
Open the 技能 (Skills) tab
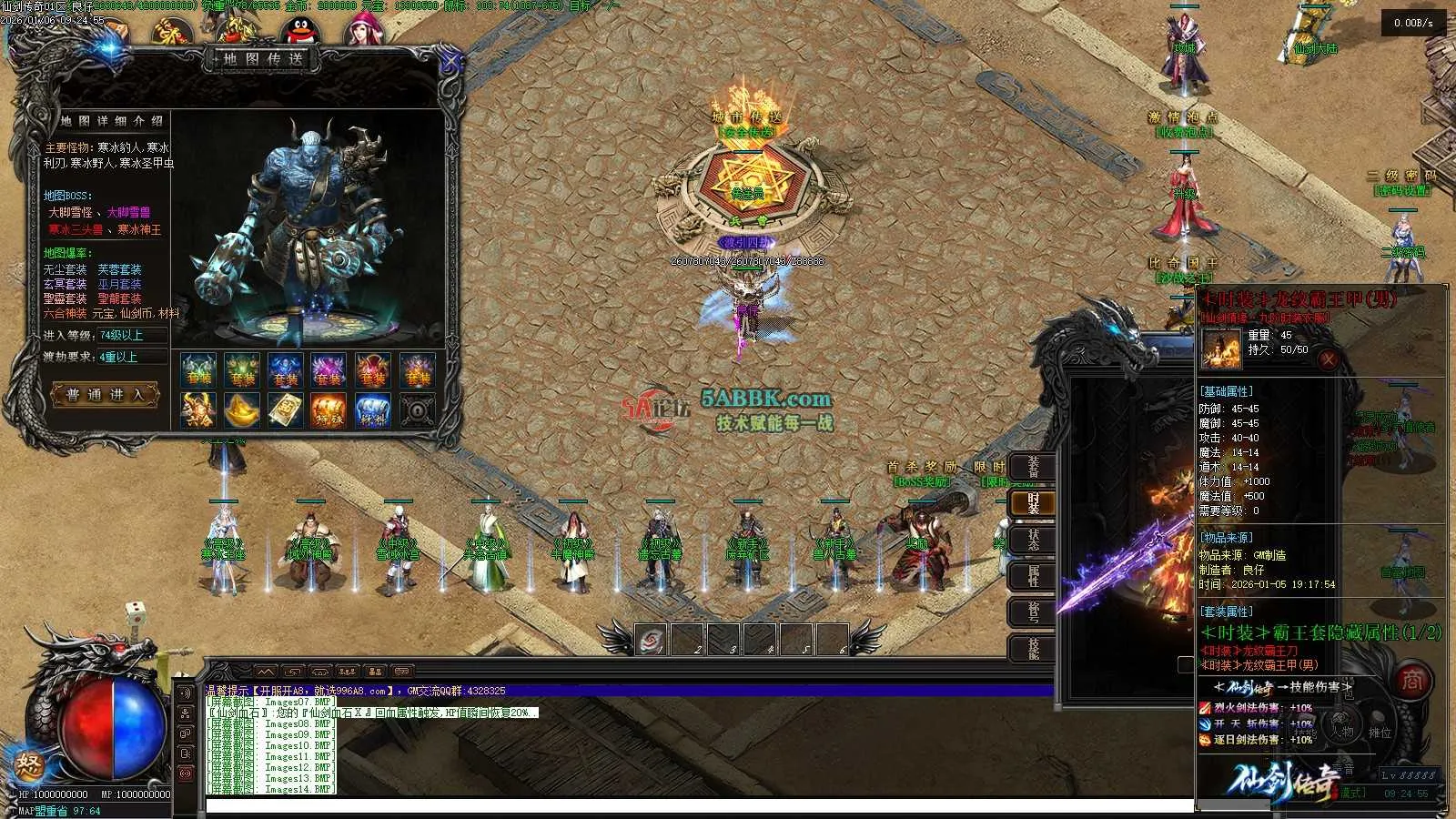click(1033, 648)
